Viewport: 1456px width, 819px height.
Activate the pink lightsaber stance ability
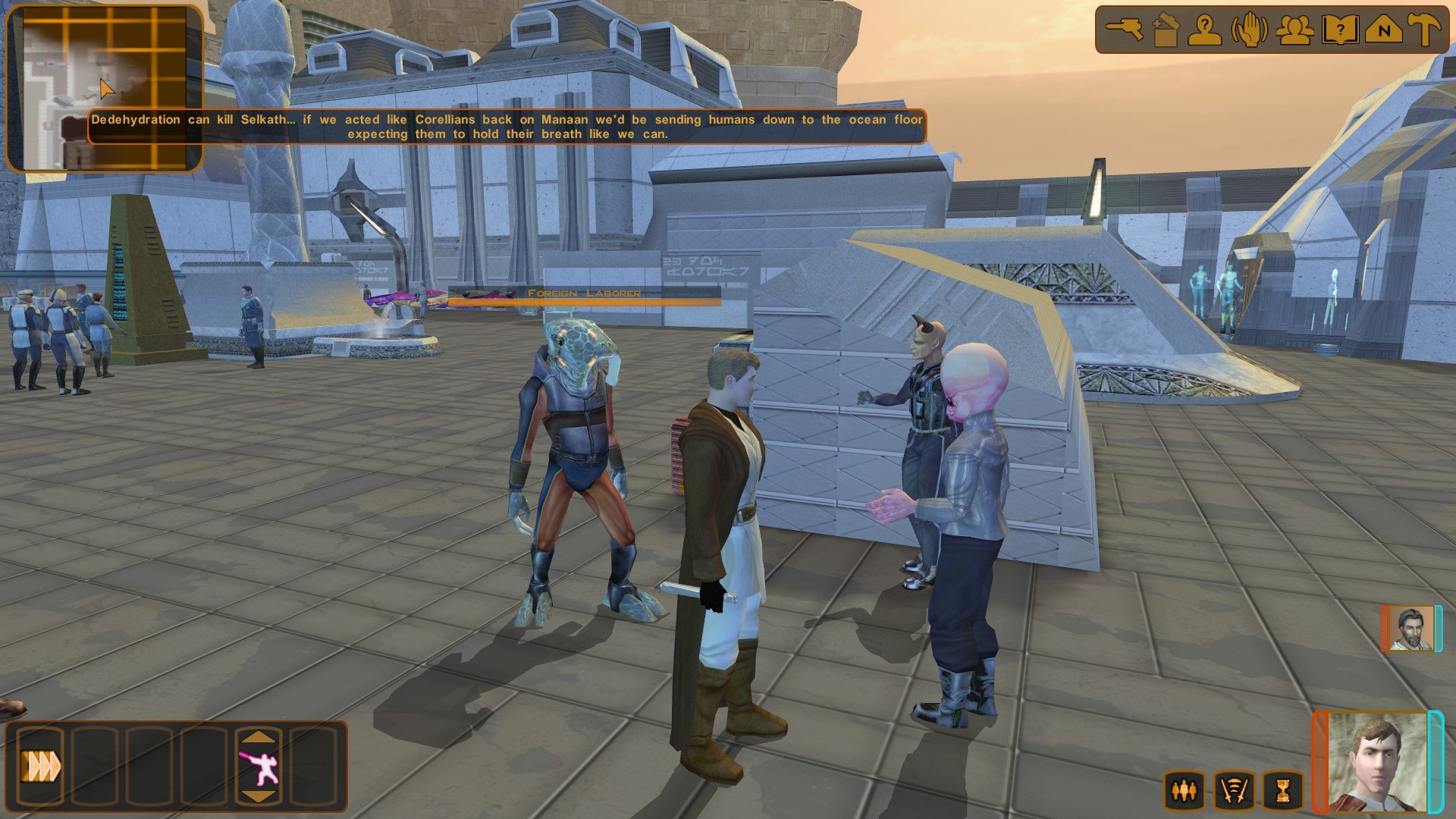click(x=259, y=767)
